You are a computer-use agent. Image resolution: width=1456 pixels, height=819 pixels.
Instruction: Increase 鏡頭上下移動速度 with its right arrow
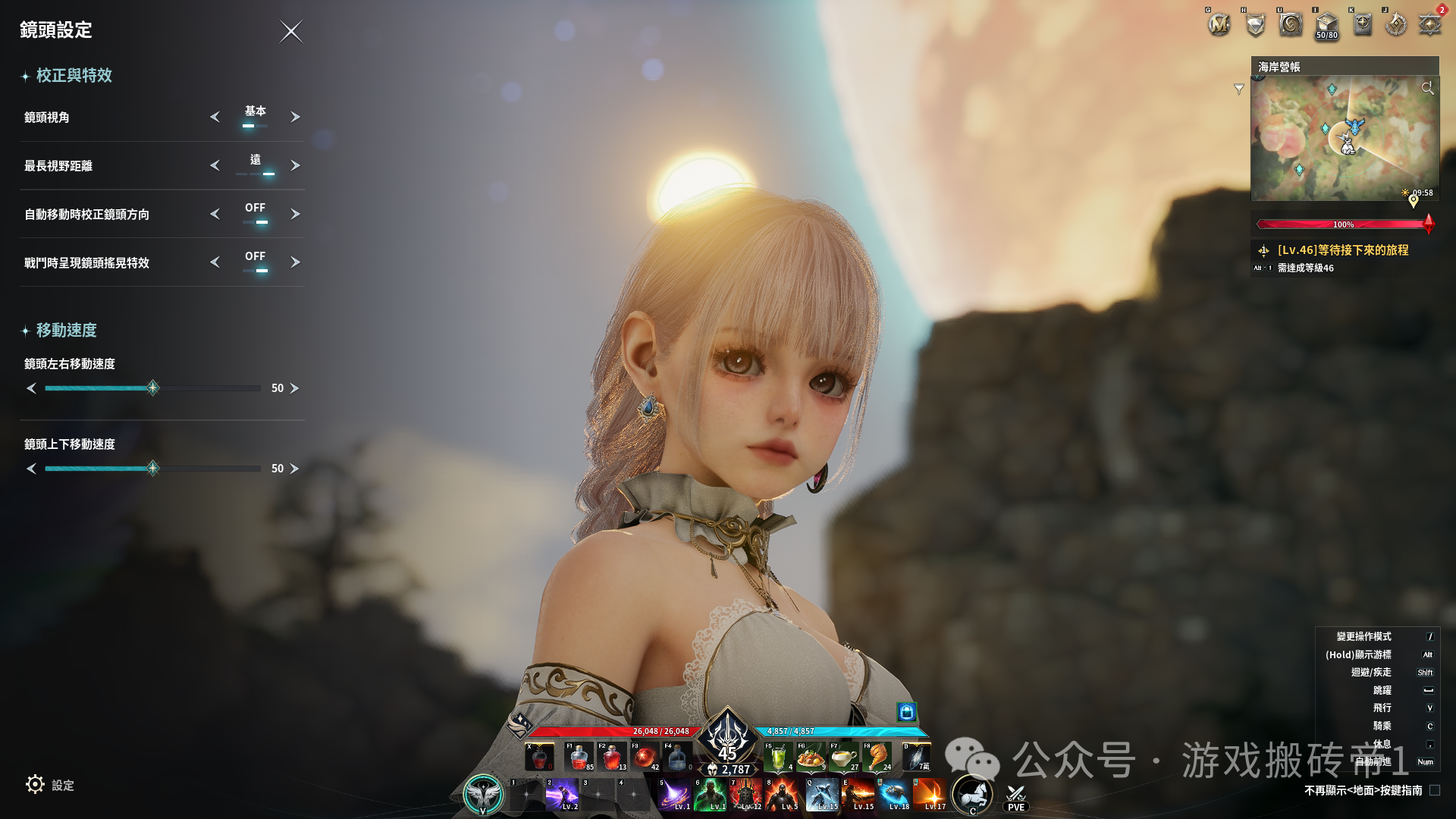tap(295, 469)
